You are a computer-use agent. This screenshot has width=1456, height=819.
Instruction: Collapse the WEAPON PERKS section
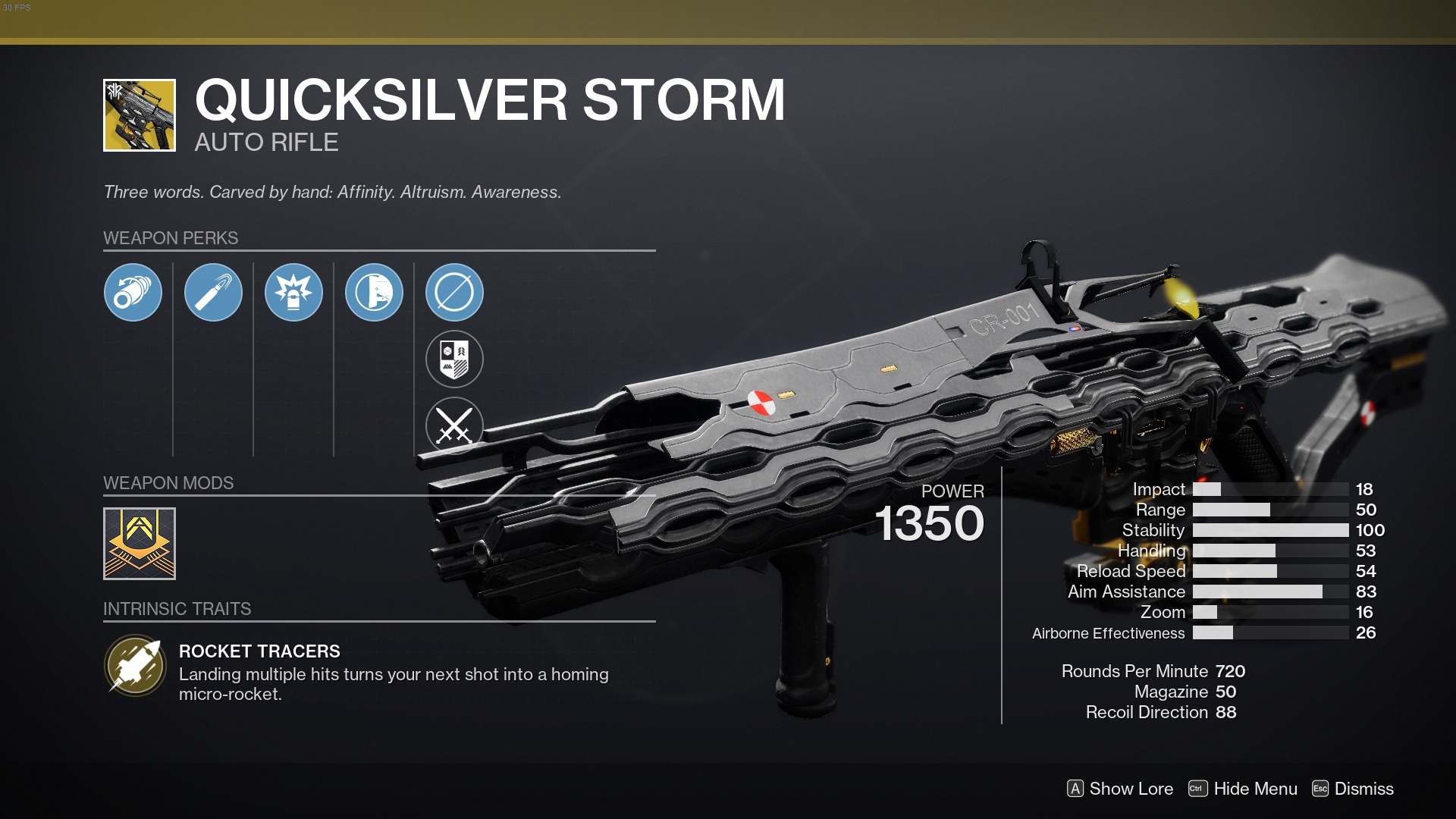170,238
